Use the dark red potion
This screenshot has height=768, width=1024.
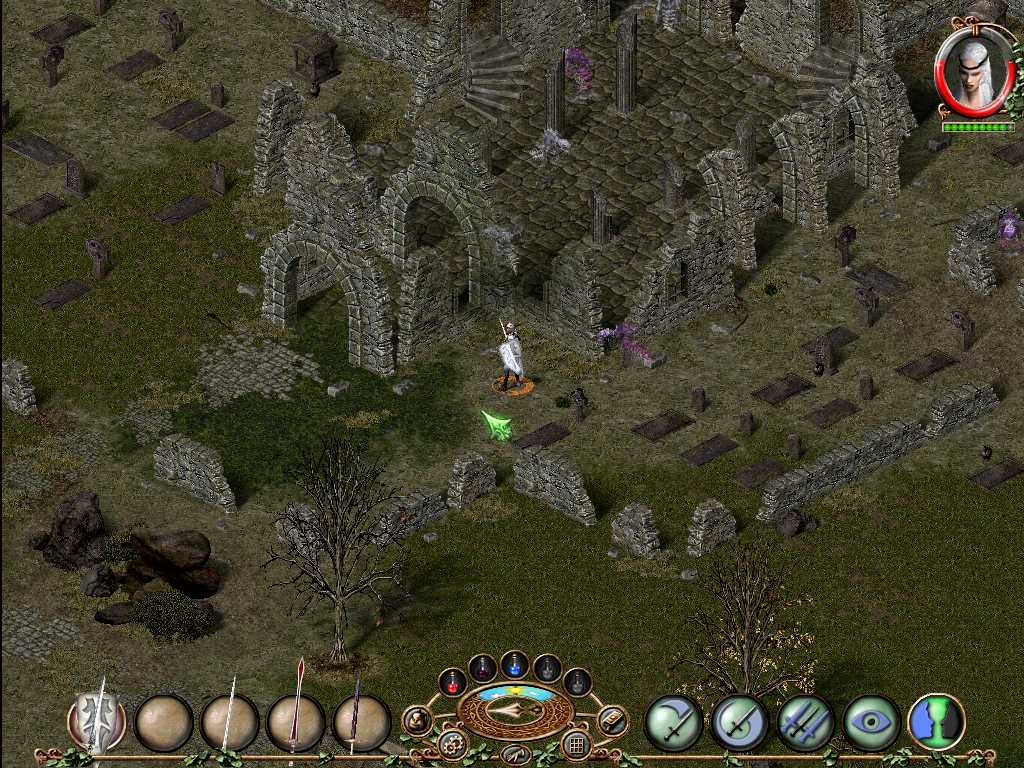pyautogui.click(x=483, y=667)
